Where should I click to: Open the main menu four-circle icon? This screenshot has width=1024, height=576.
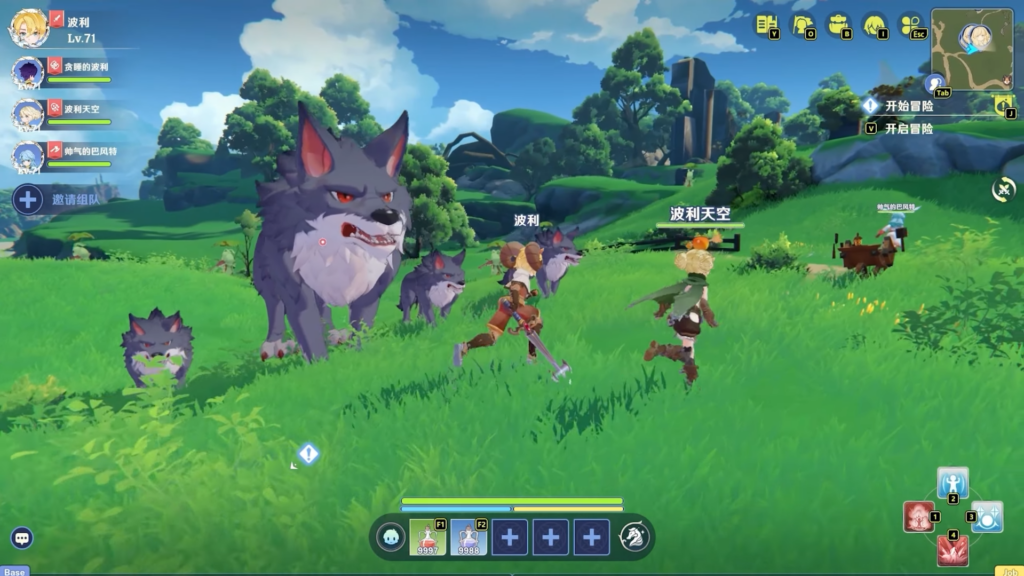pos(910,24)
